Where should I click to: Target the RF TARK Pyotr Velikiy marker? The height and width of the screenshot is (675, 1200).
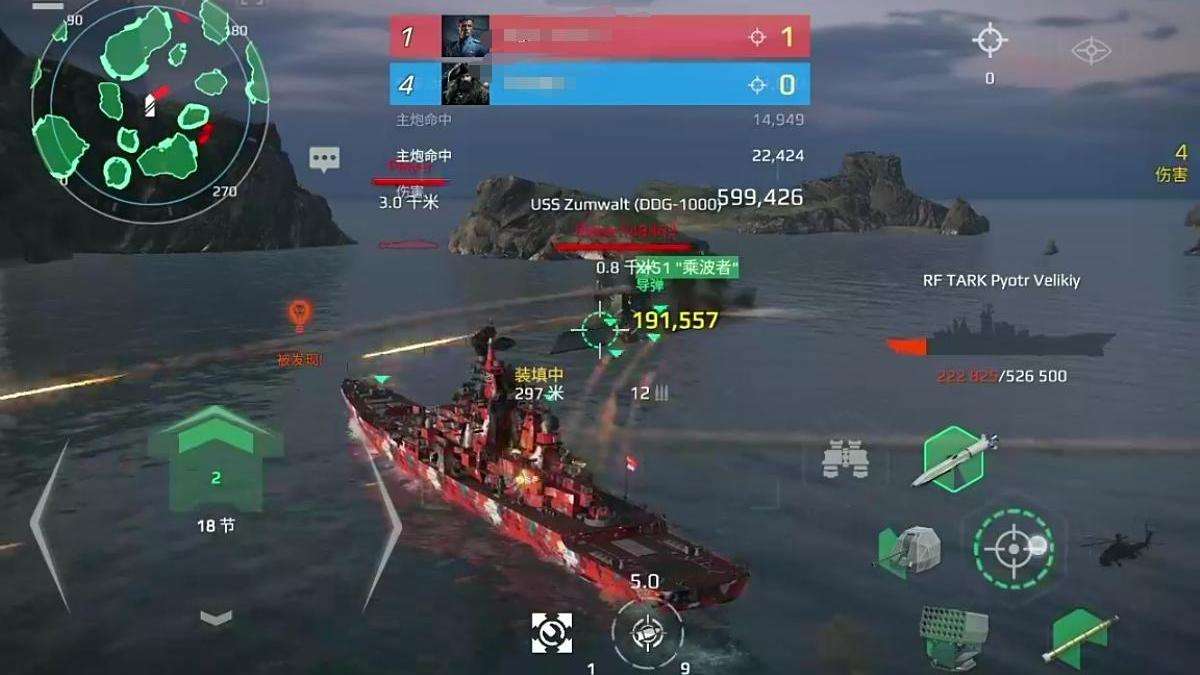click(1001, 332)
